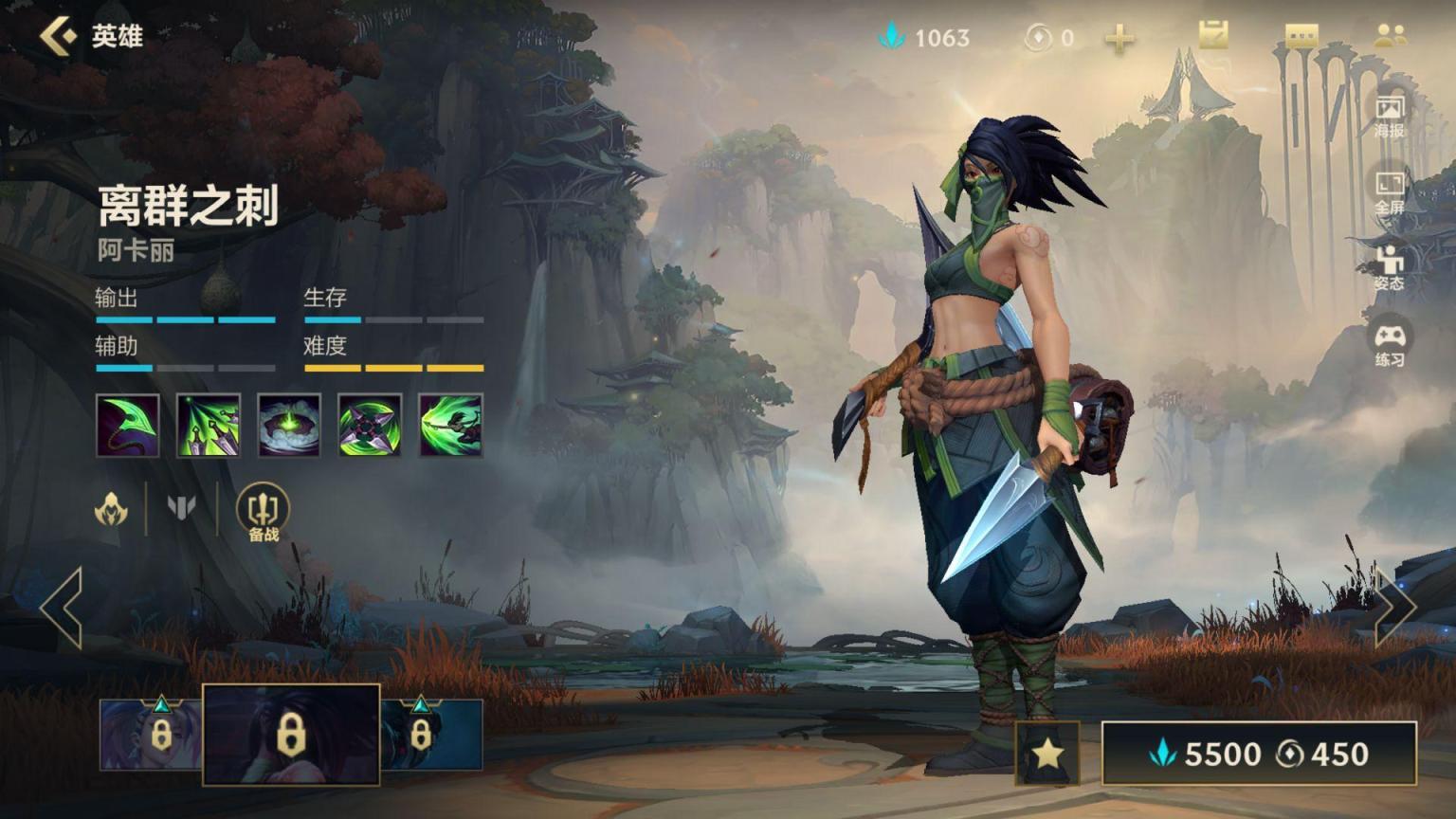Image resolution: width=1456 pixels, height=819 pixels.
Task: Open the missions clipboard icon
Action: 1213,36
